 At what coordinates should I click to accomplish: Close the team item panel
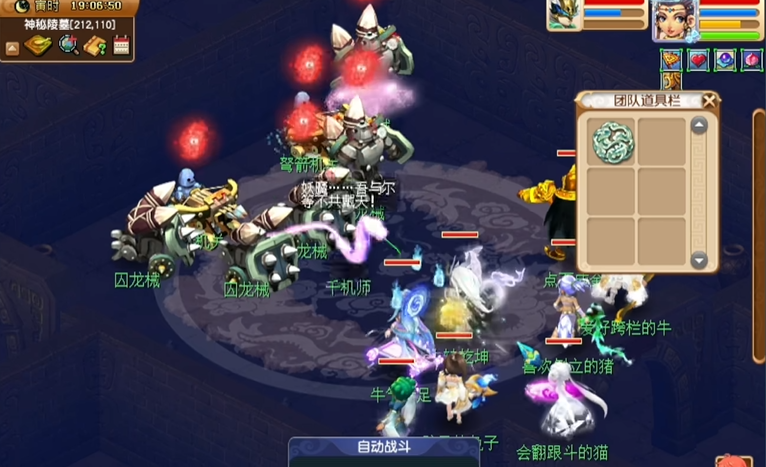pos(710,100)
